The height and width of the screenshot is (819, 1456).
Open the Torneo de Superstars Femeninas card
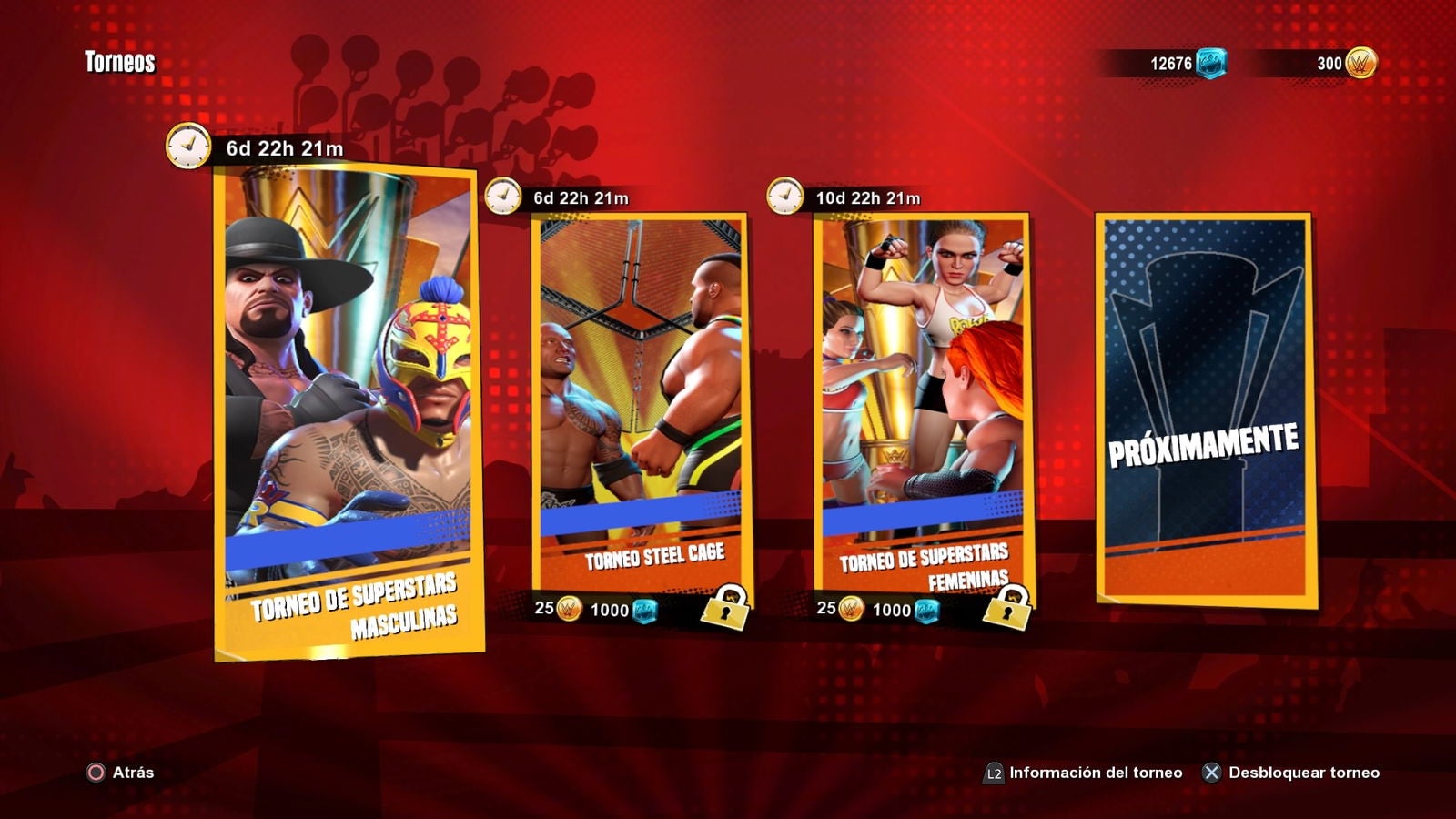(x=922, y=400)
